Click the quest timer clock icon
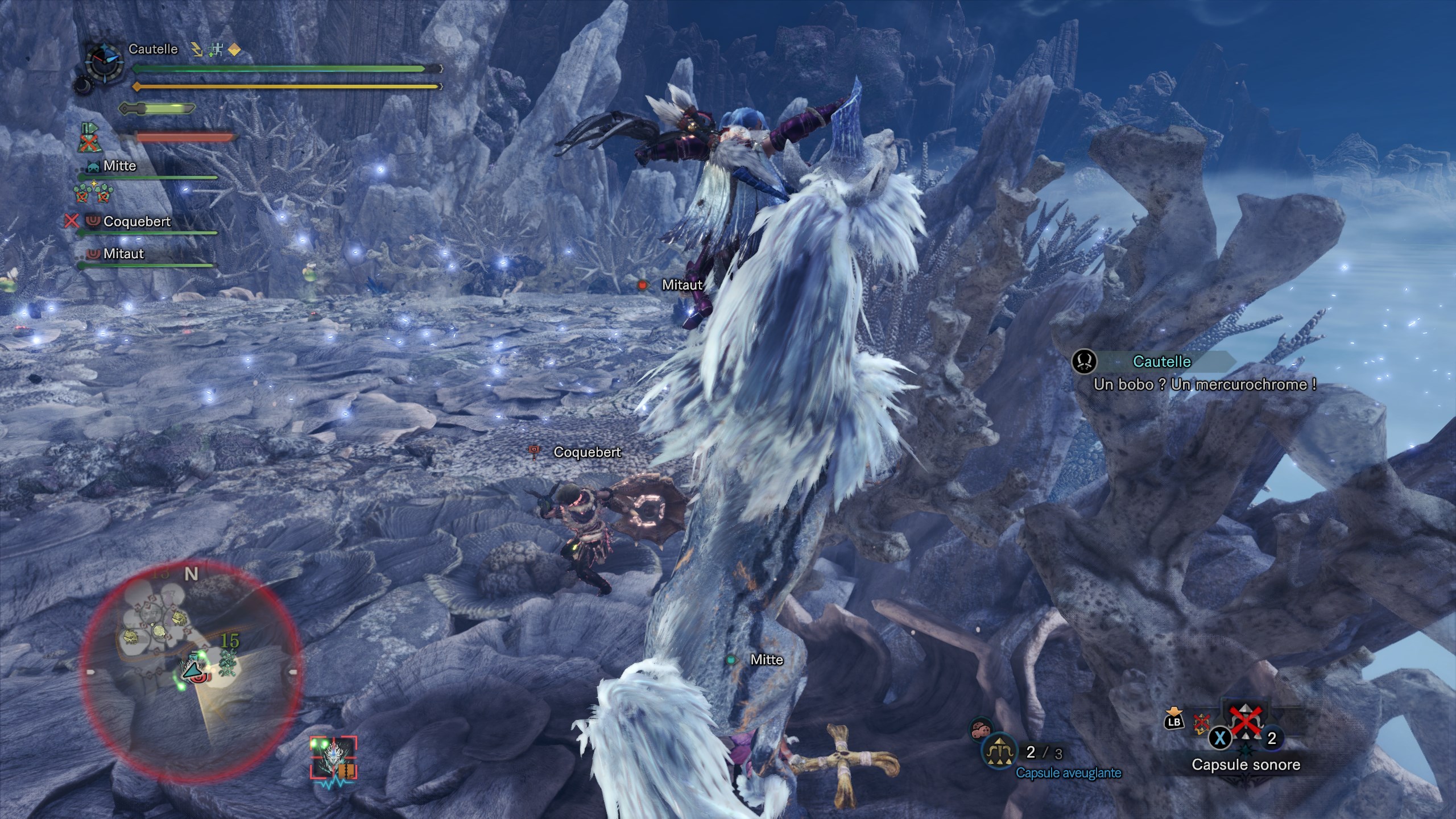 tap(105, 61)
